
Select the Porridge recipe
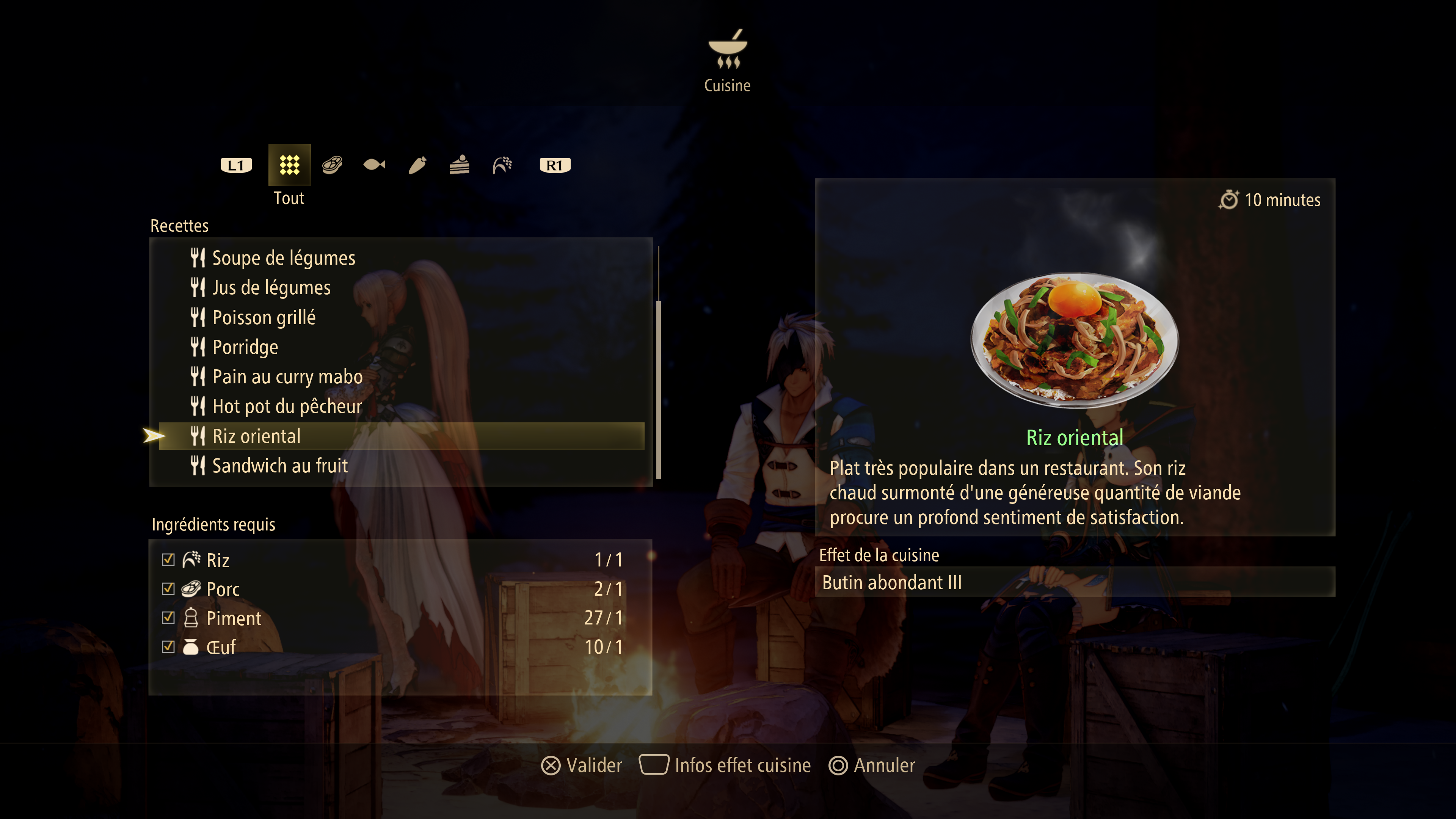(245, 347)
